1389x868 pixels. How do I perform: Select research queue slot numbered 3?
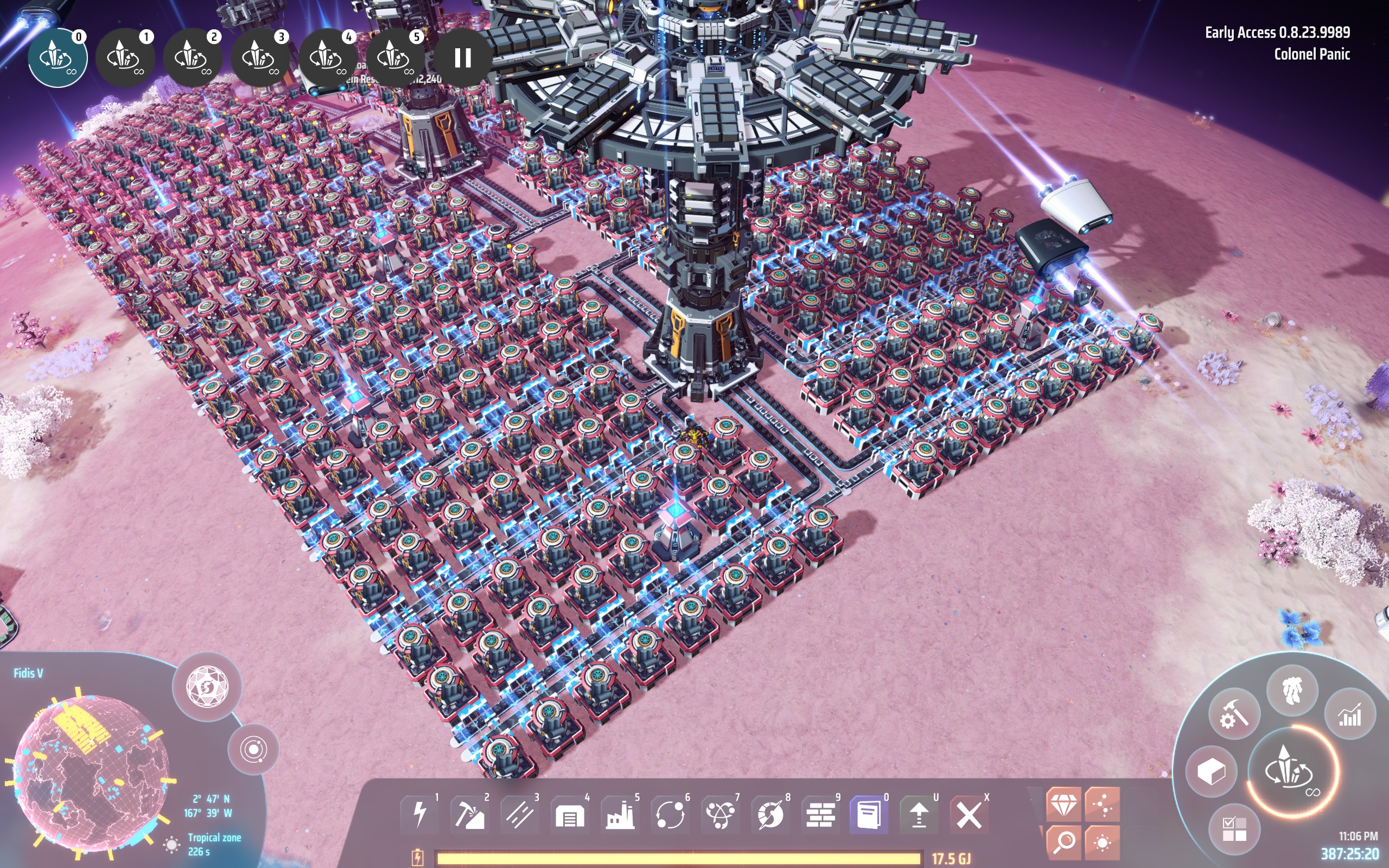coord(260,58)
